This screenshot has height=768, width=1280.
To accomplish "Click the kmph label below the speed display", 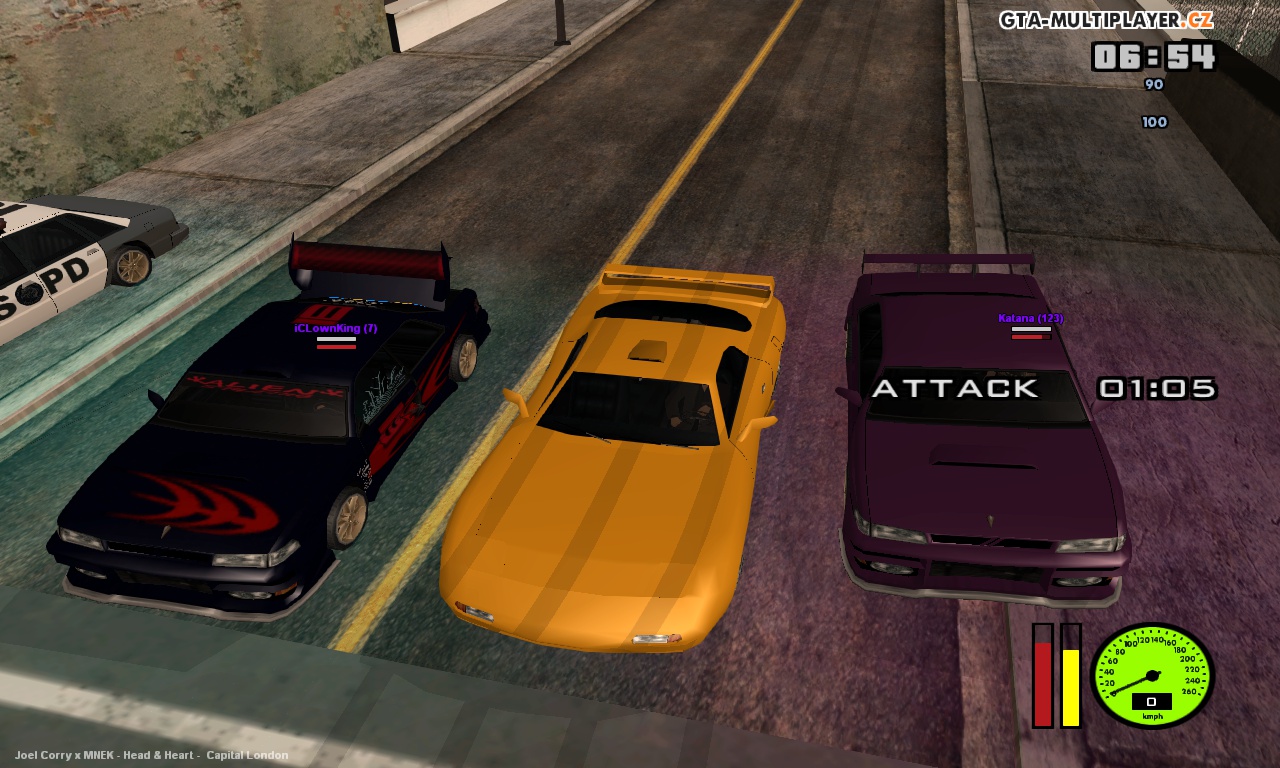I will tap(1152, 716).
